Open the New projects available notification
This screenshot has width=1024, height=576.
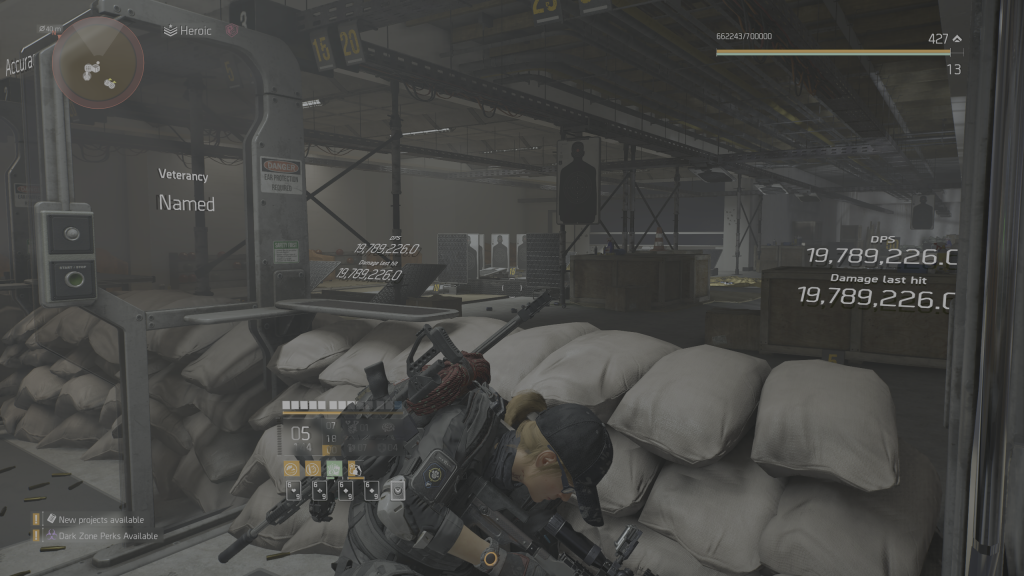coord(100,520)
